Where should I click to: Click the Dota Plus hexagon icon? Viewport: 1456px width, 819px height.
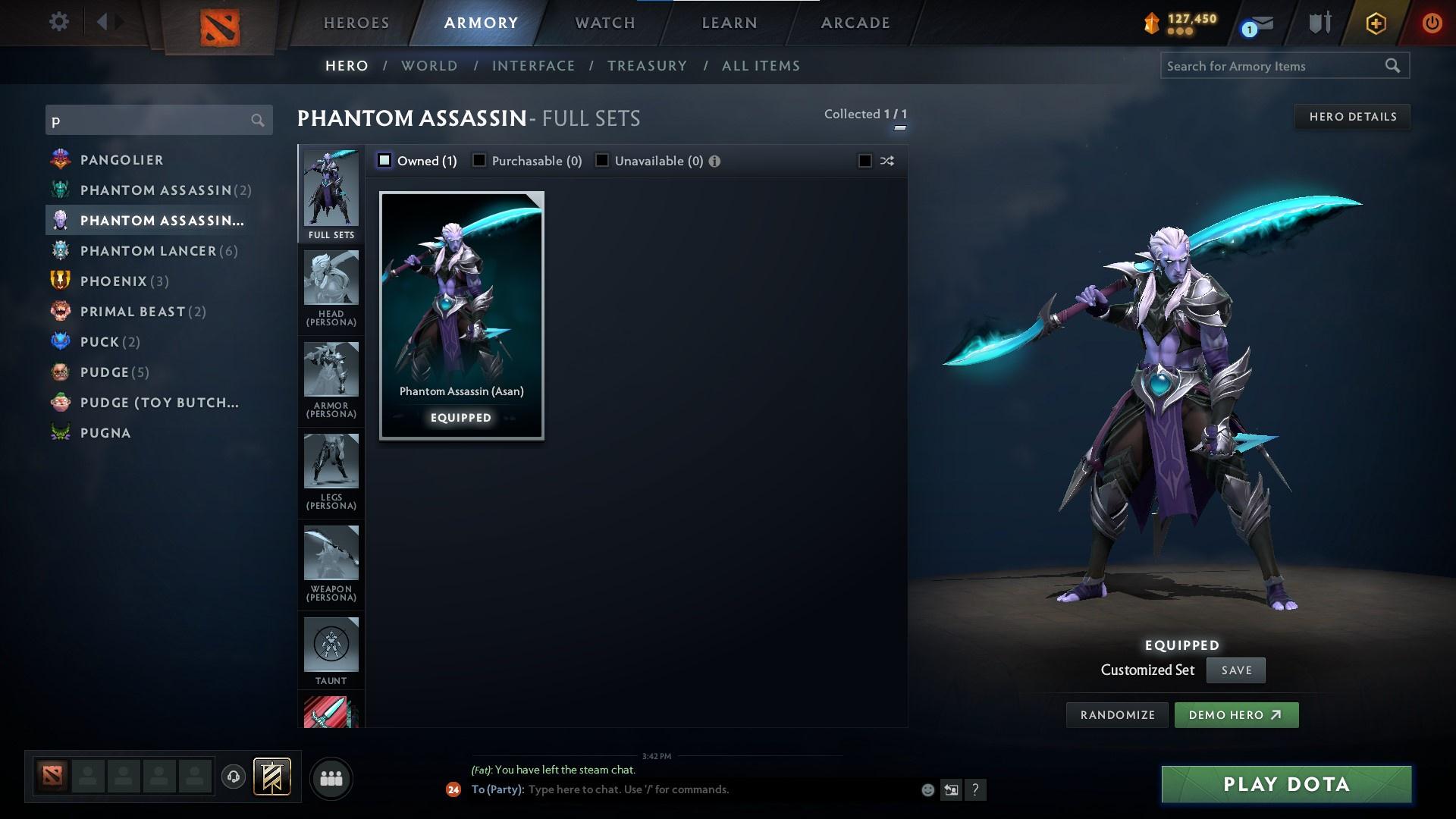1375,23
